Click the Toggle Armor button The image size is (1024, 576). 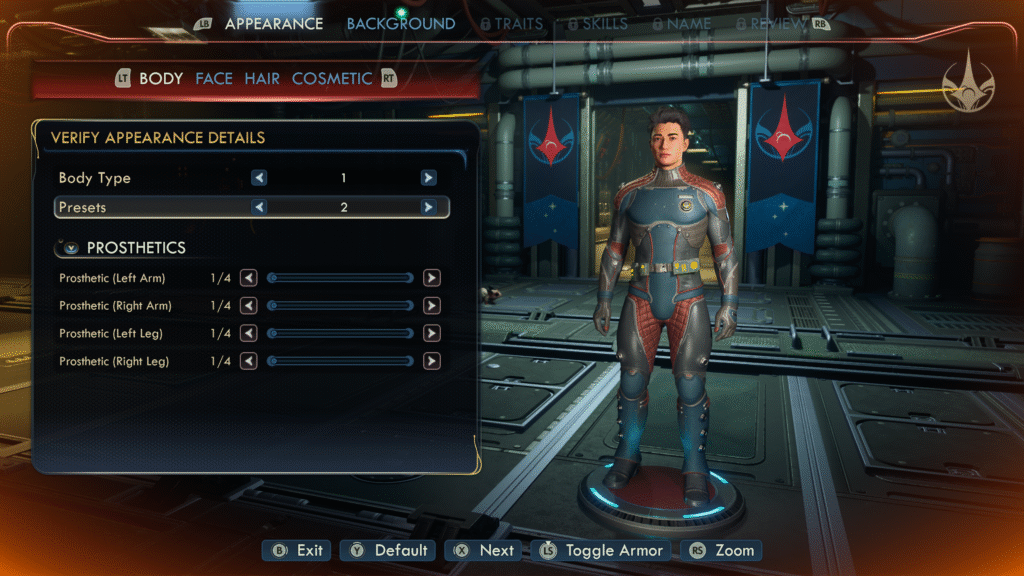click(x=601, y=550)
